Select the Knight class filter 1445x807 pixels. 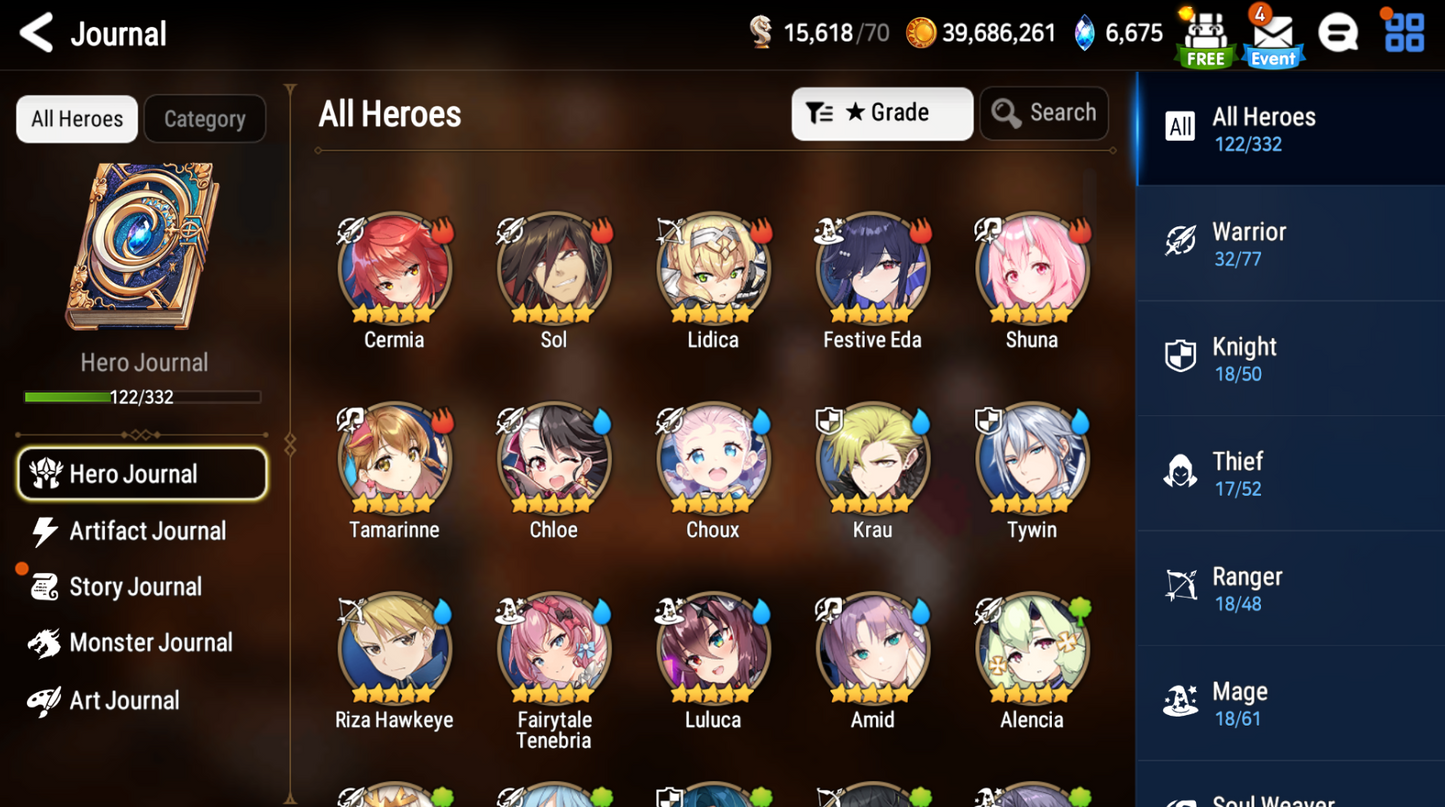tap(1289, 358)
